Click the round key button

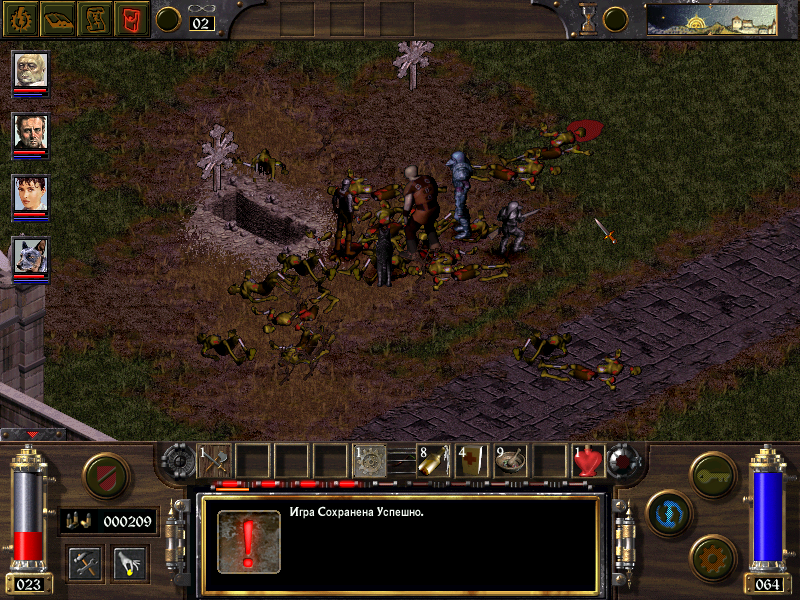(711, 473)
